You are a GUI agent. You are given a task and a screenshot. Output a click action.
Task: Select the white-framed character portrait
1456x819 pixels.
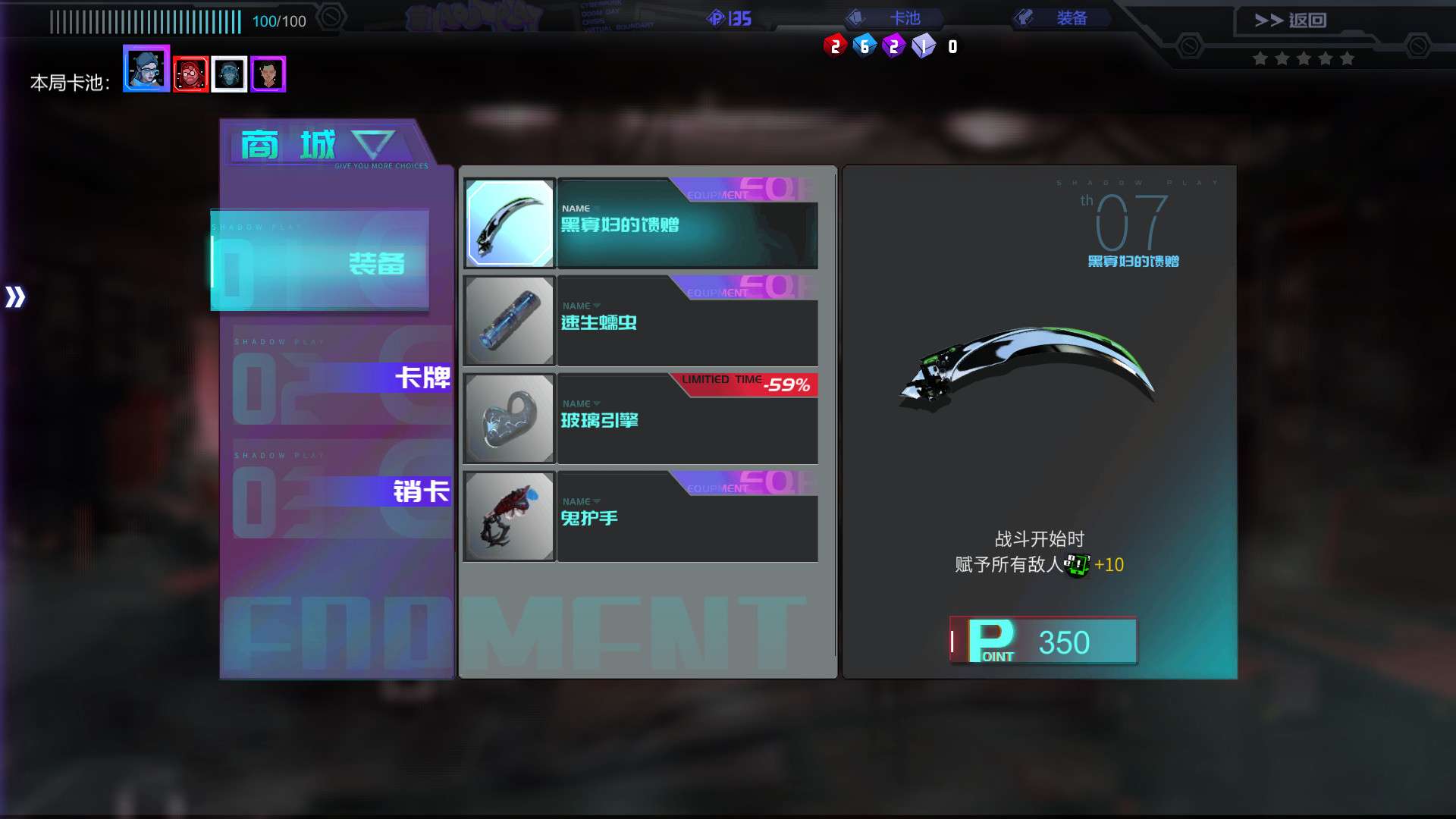tap(229, 74)
